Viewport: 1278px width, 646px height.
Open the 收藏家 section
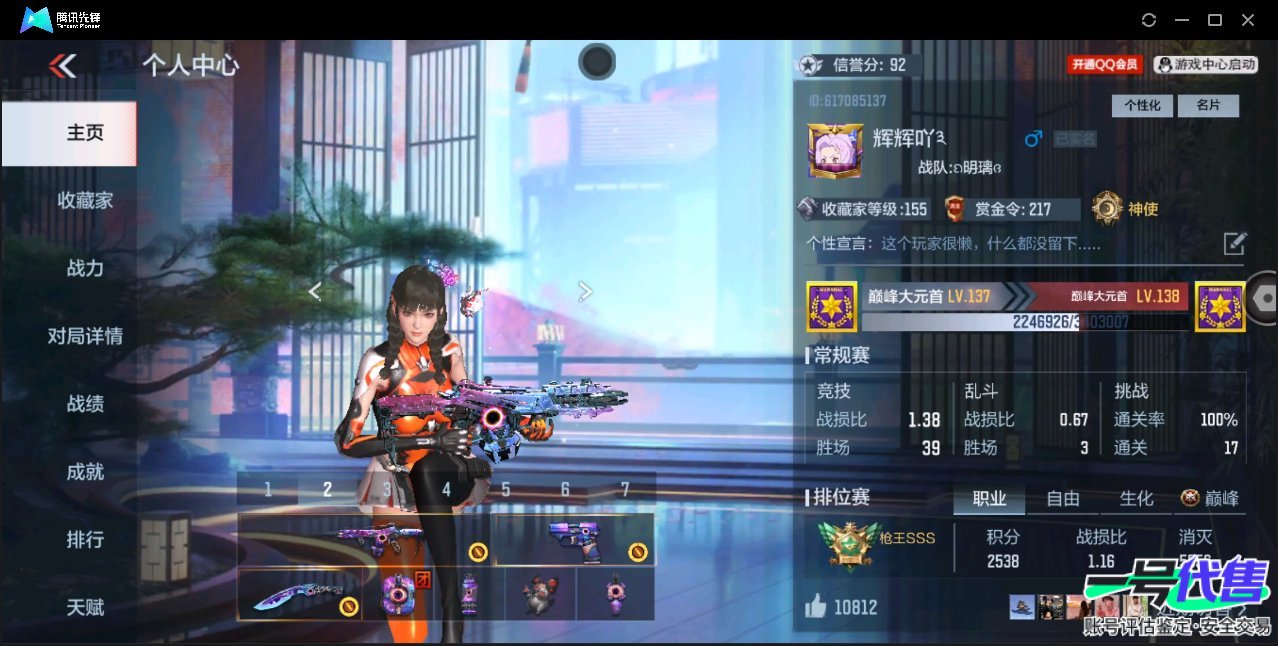click(85, 201)
